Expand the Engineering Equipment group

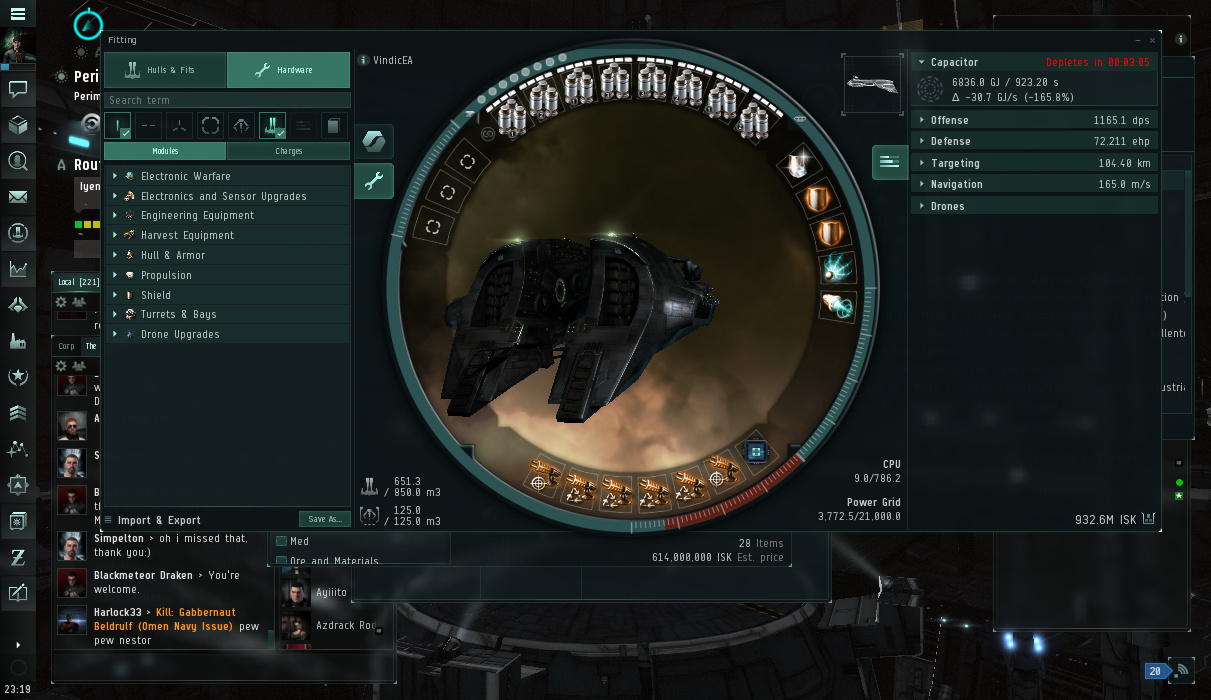coord(197,215)
